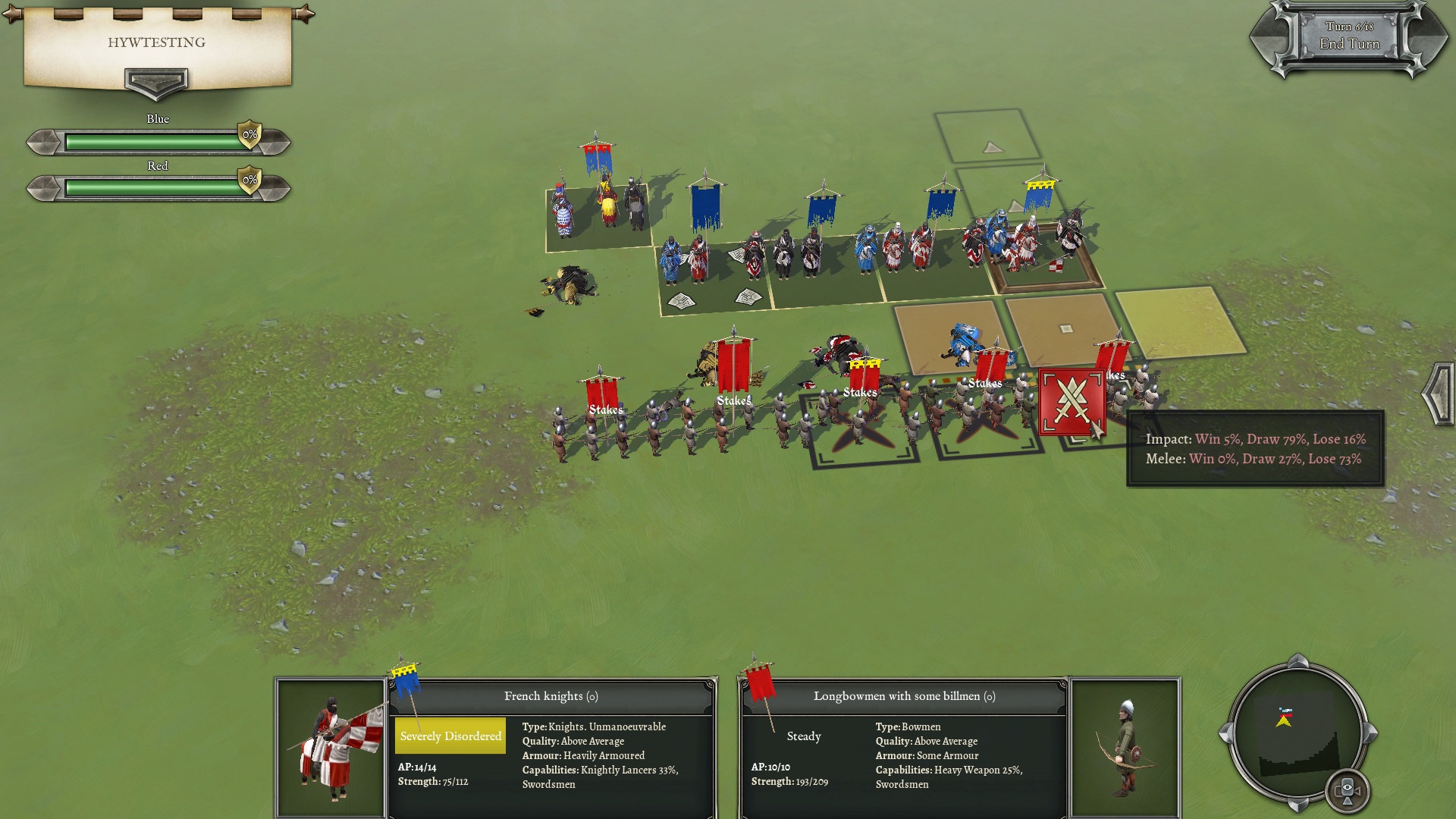This screenshot has width=1456, height=819.
Task: Open the Longbowmen with some billmen header
Action: [x=904, y=696]
